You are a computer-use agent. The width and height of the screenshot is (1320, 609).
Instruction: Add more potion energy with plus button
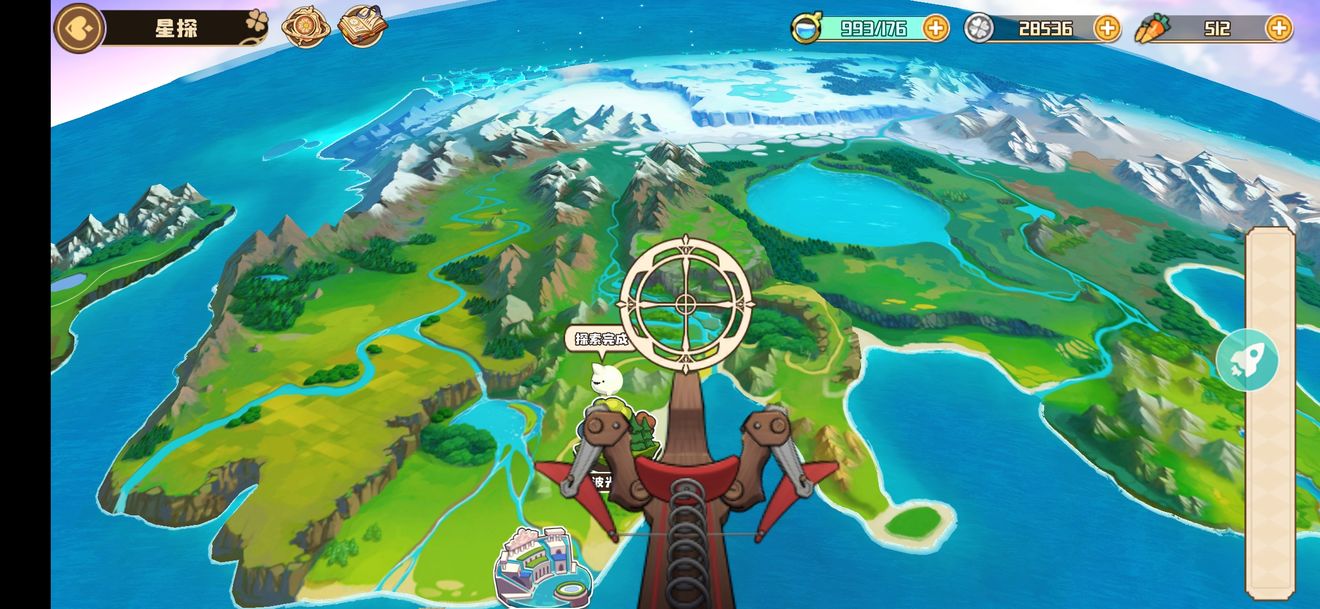[935, 28]
